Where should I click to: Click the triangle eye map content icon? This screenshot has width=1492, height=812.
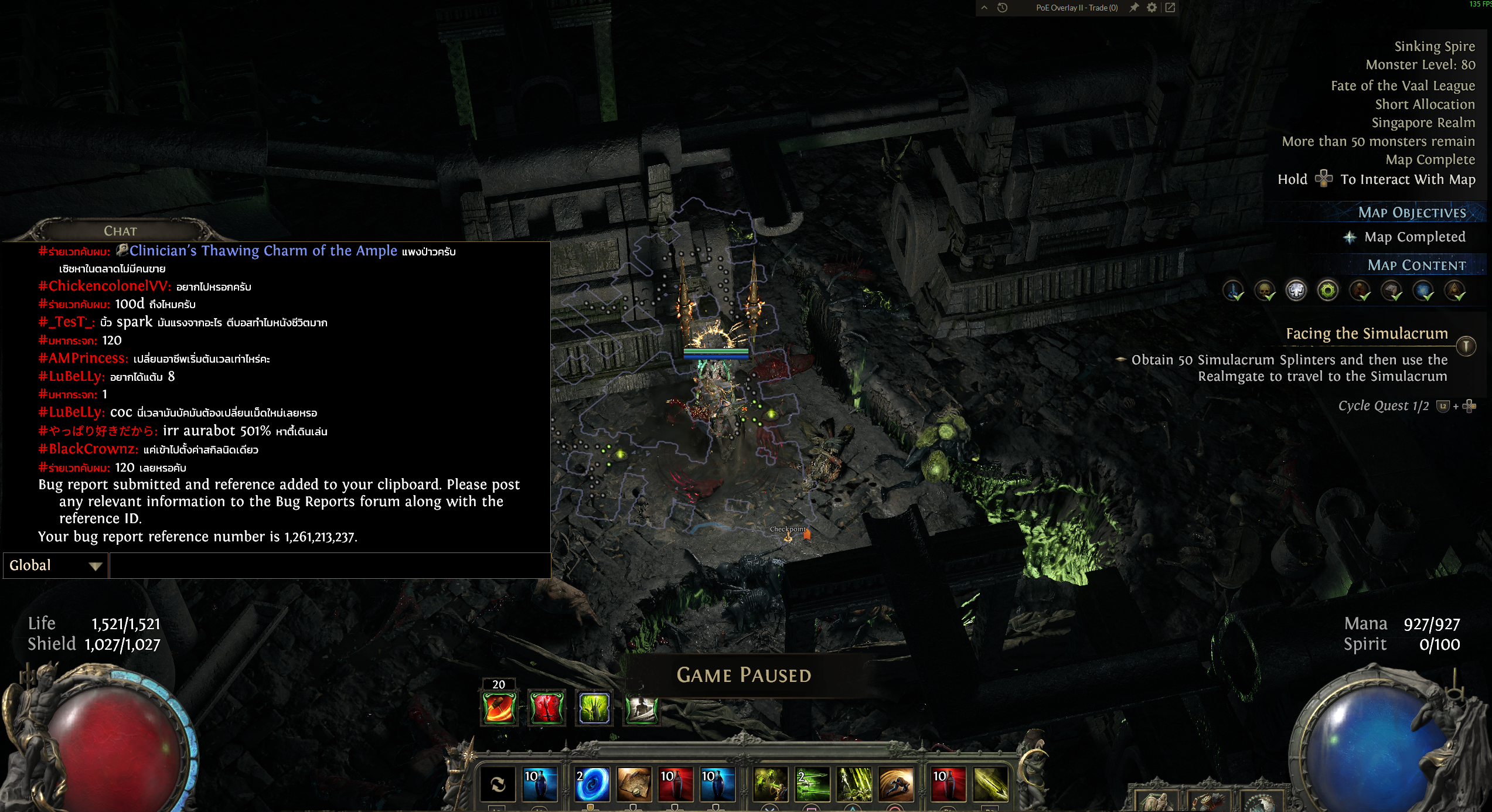point(1454,290)
